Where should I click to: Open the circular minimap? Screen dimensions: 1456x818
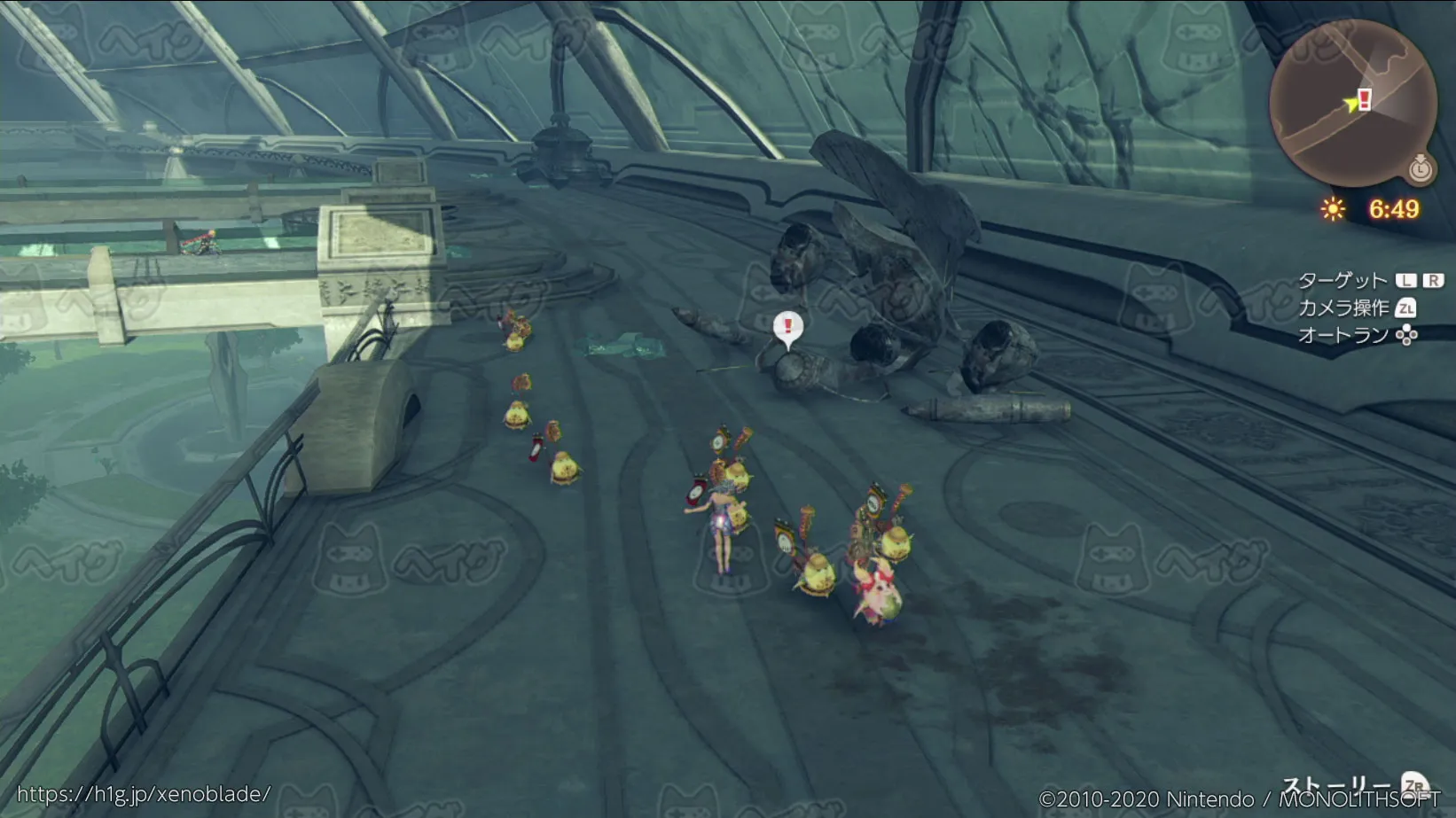pos(1351,104)
